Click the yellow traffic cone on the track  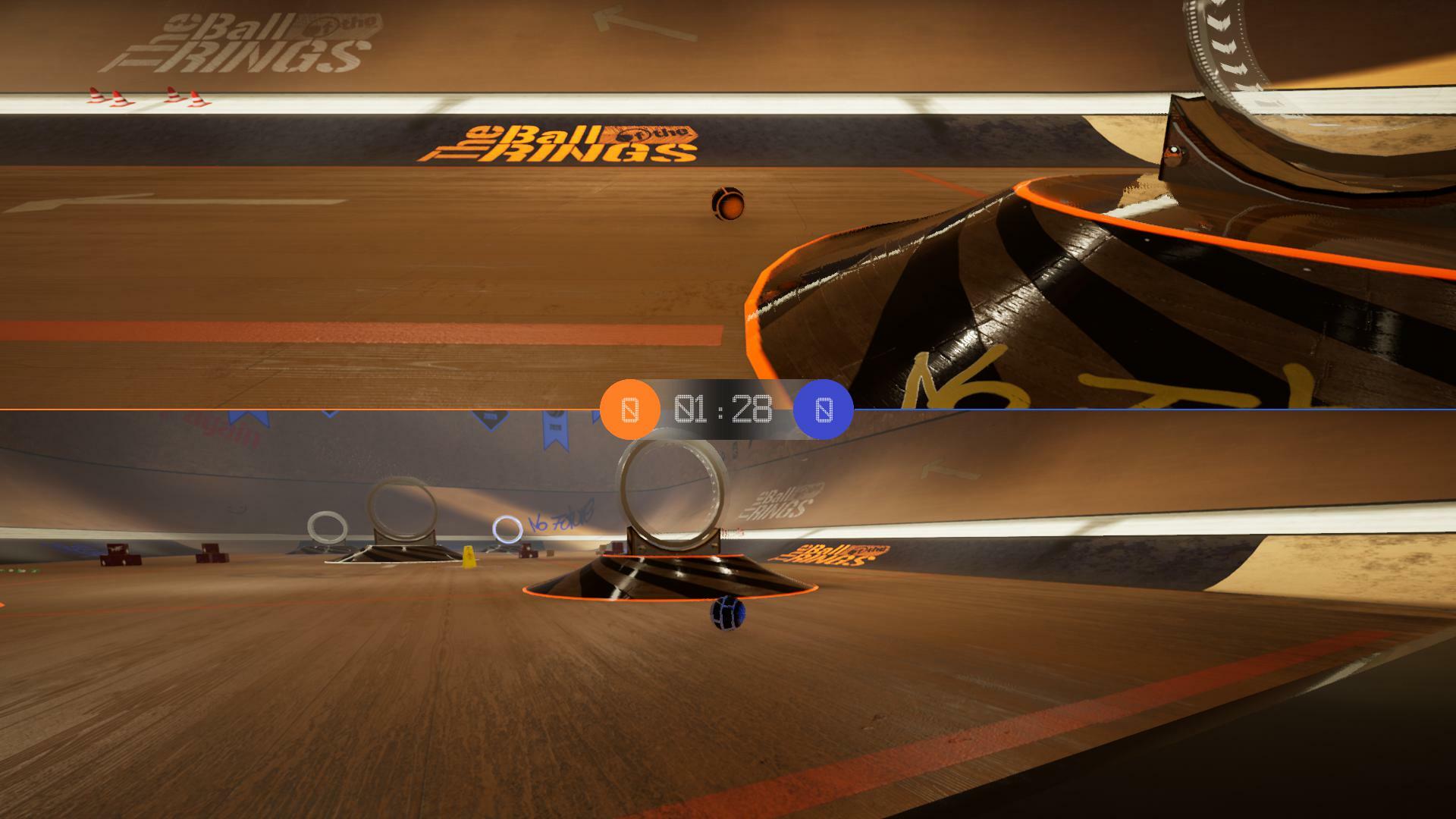click(x=468, y=556)
